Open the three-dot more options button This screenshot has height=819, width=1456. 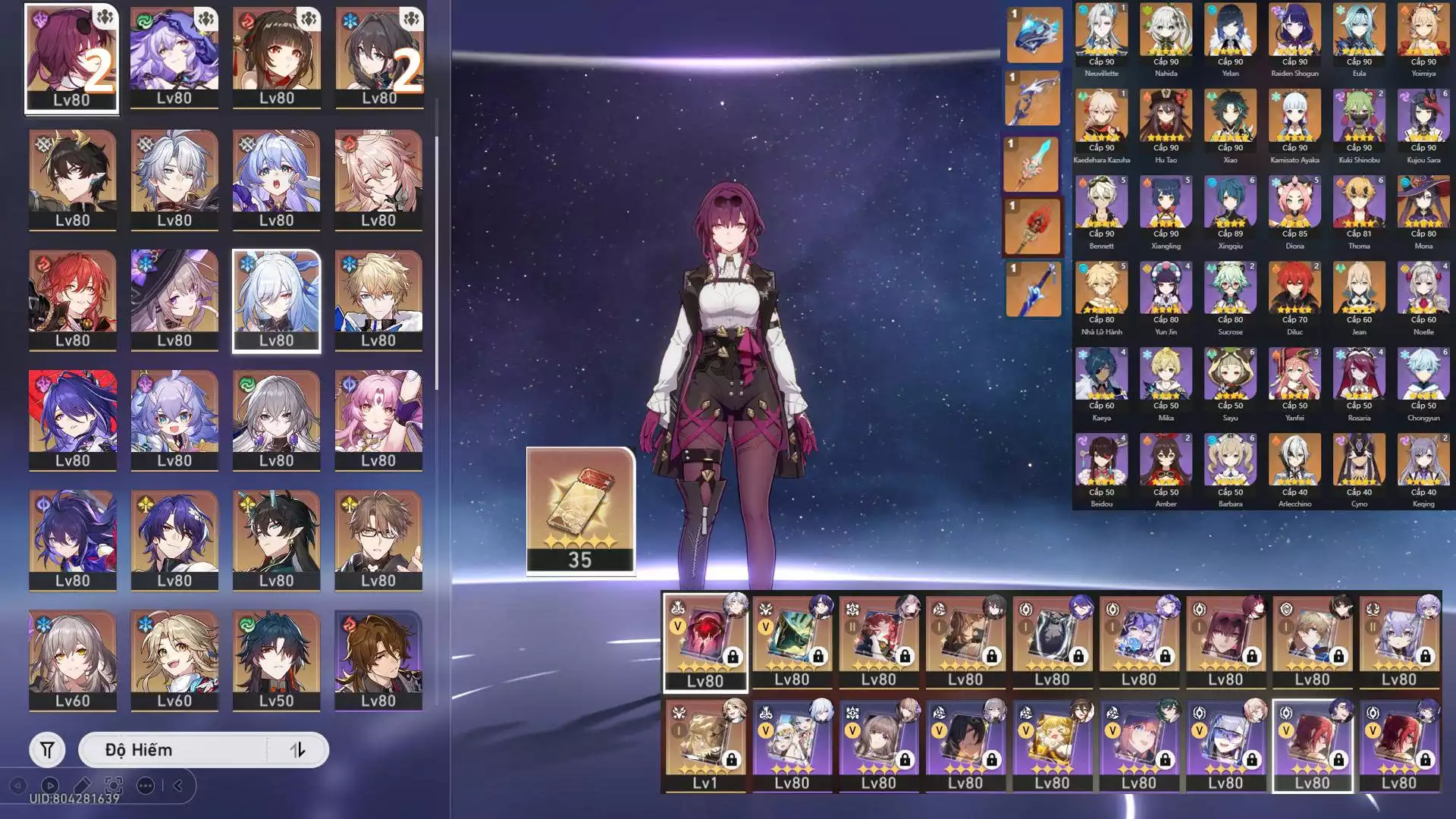click(146, 786)
